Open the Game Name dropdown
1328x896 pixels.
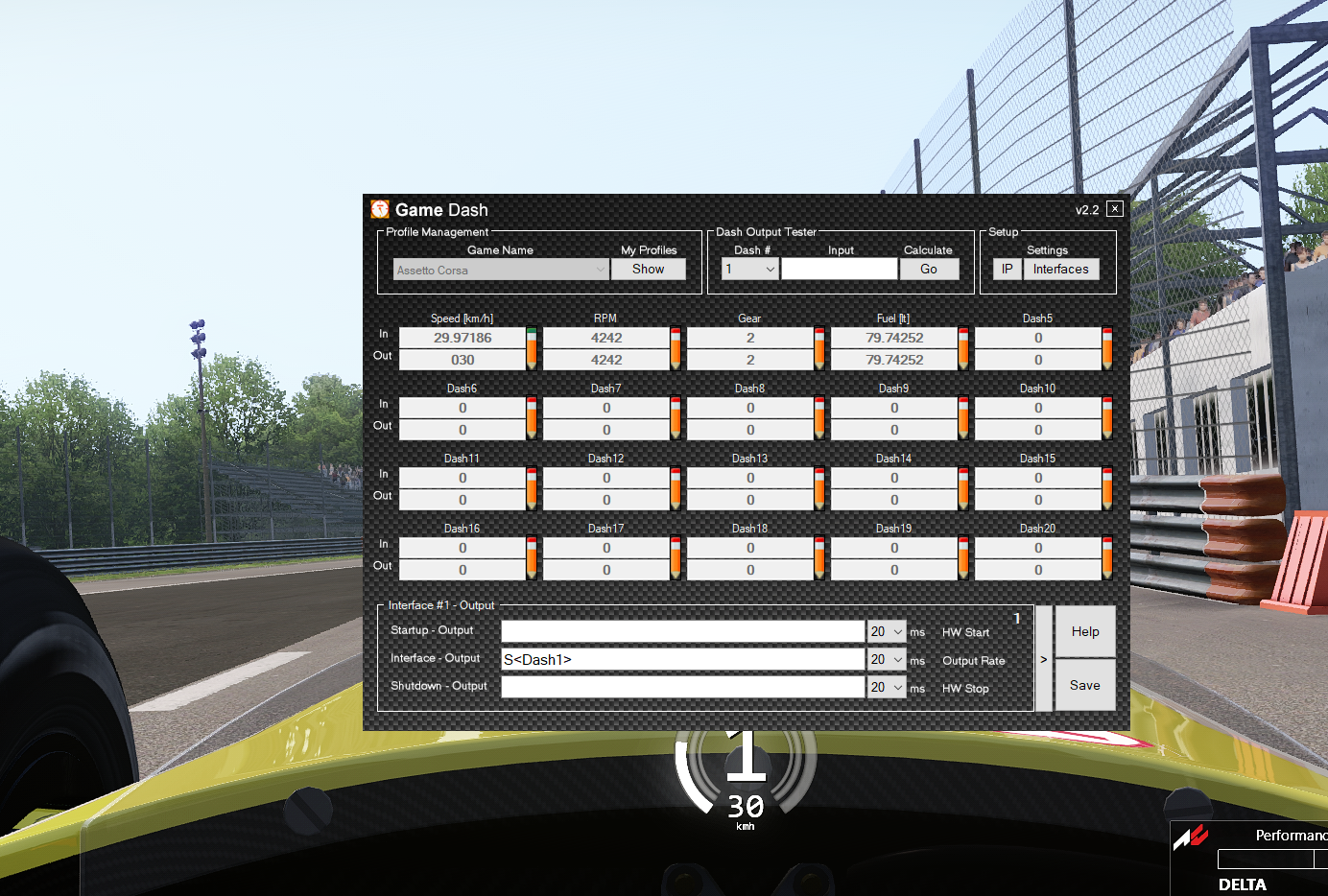601,271
